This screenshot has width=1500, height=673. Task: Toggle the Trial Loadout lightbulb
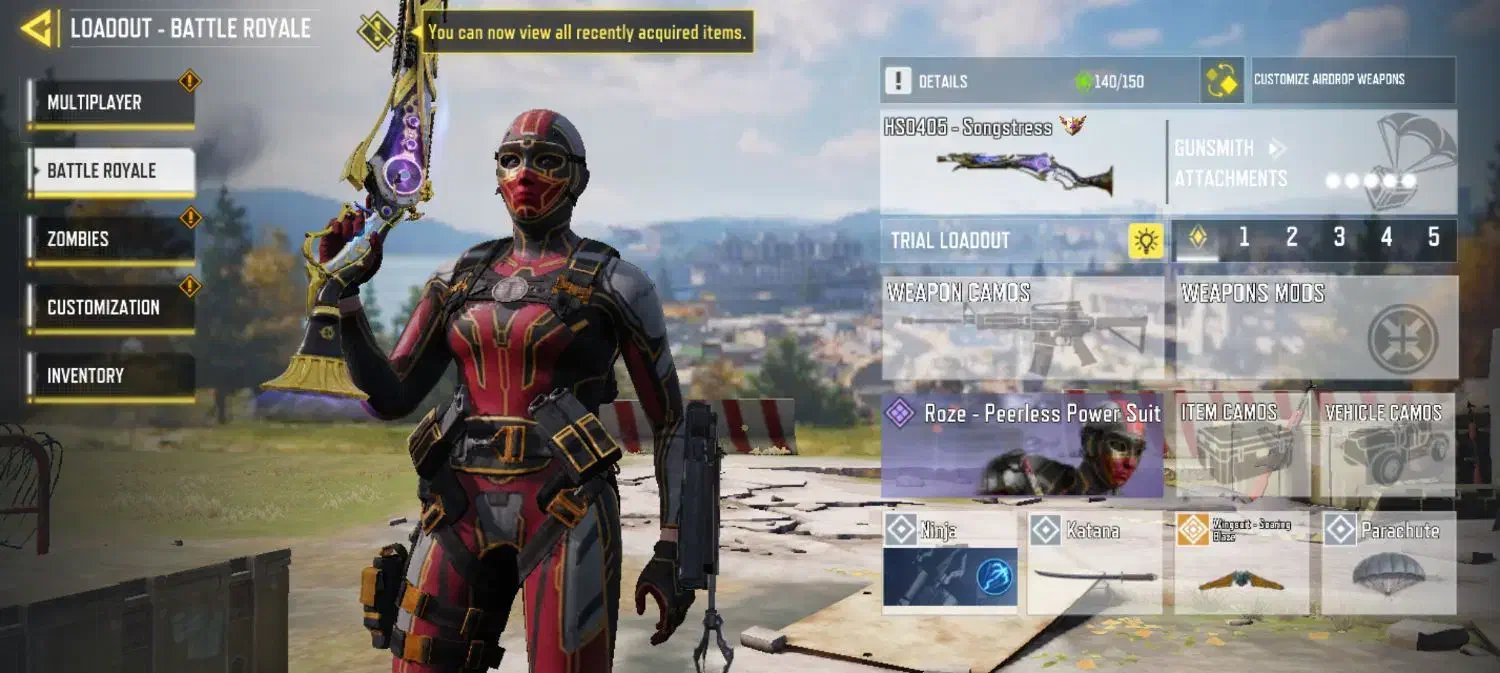coord(1146,241)
